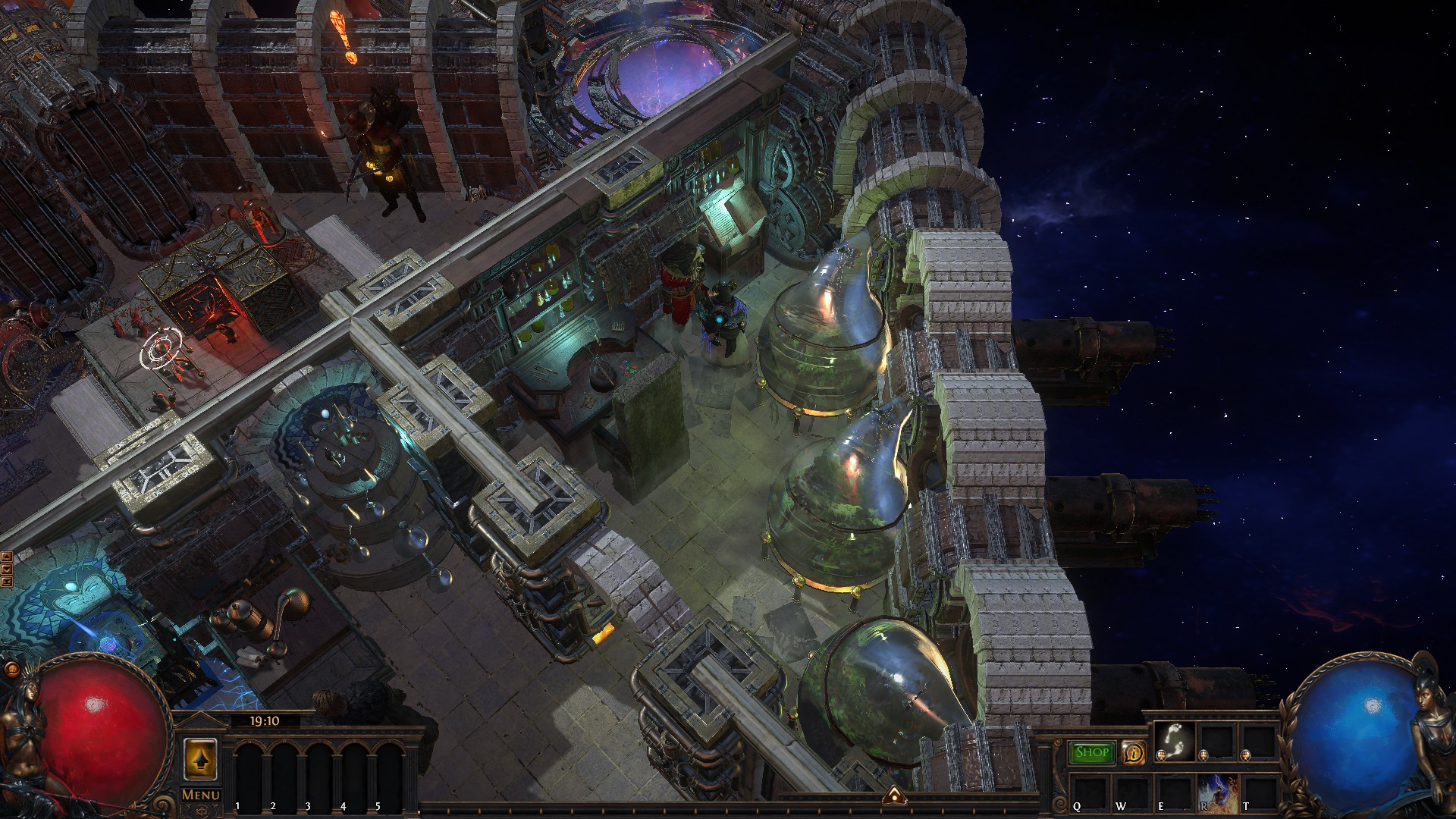Screen dimensions: 1456x819
Task: Click the experience bar arrow marker
Action: (895, 795)
